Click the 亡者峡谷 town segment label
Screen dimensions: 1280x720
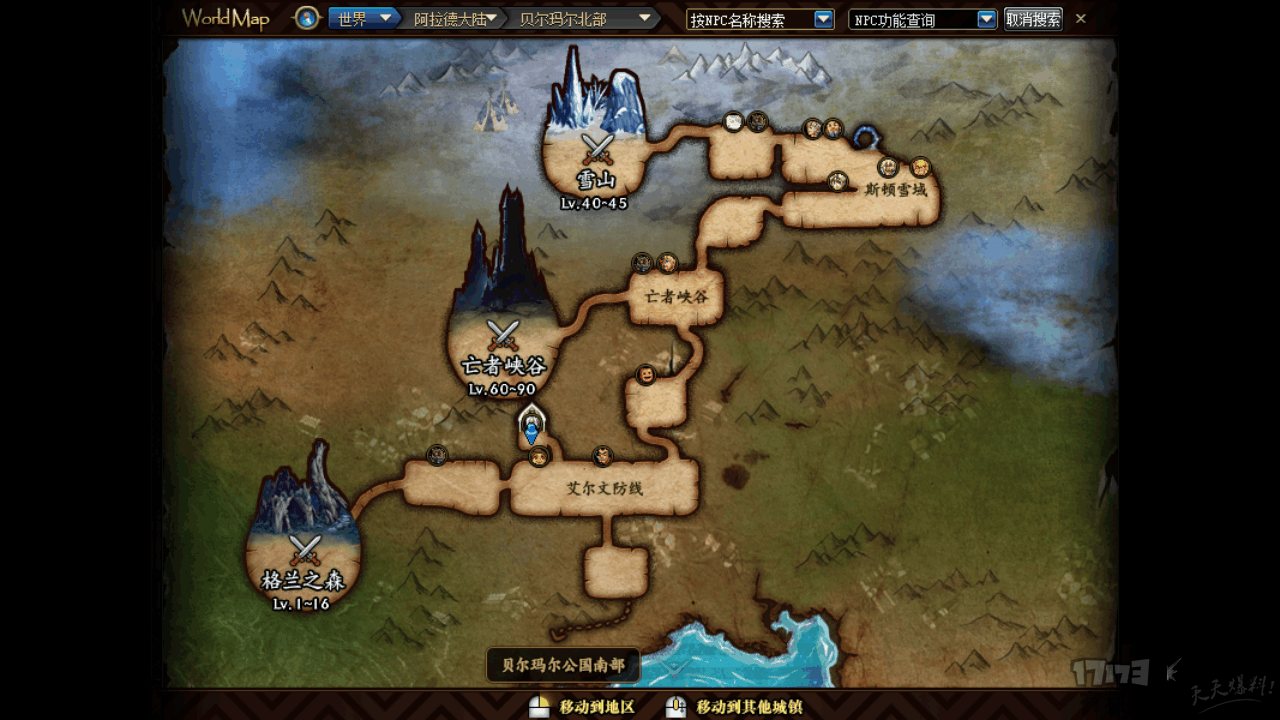point(676,297)
